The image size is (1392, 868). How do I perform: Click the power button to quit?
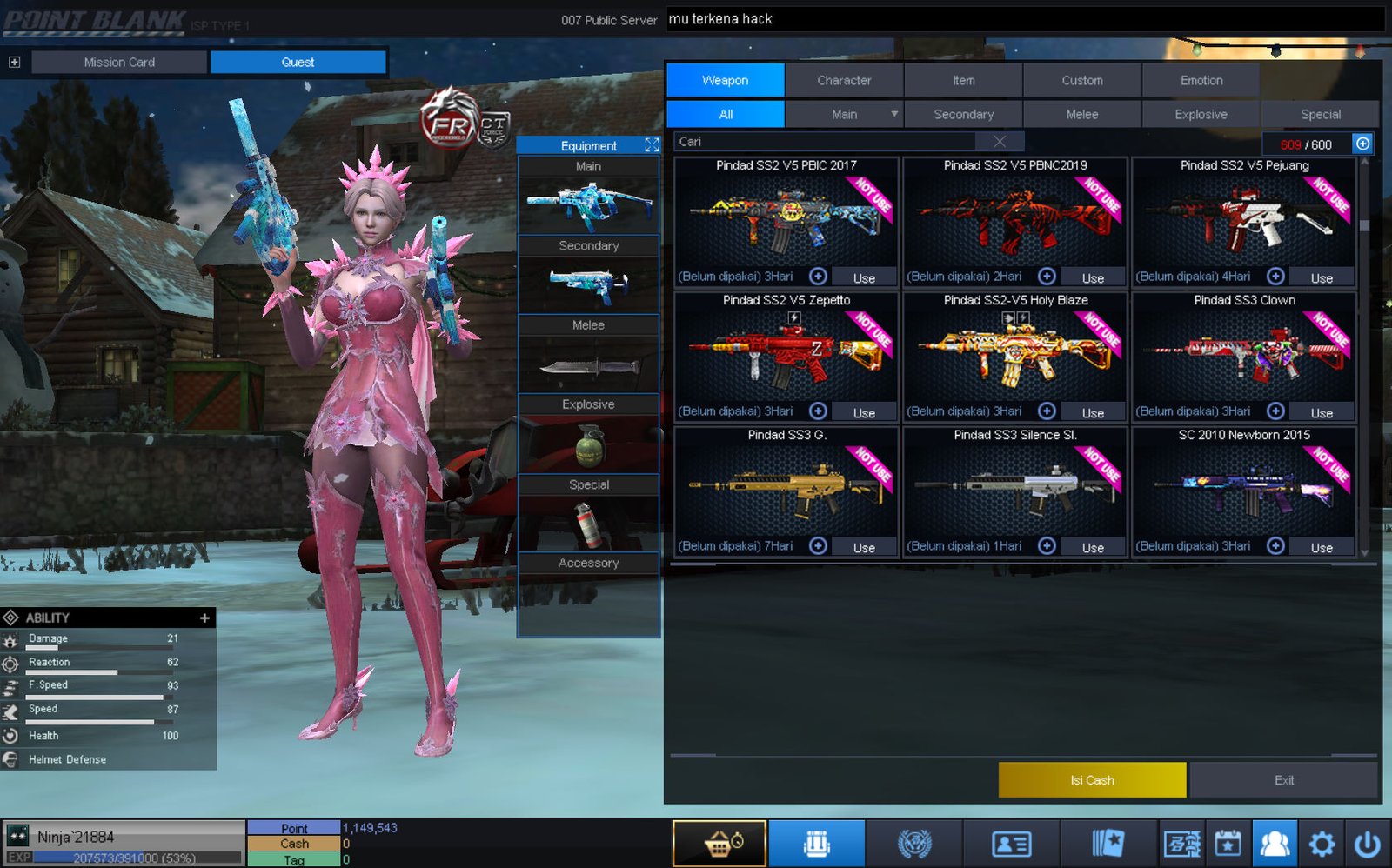click(x=1367, y=843)
